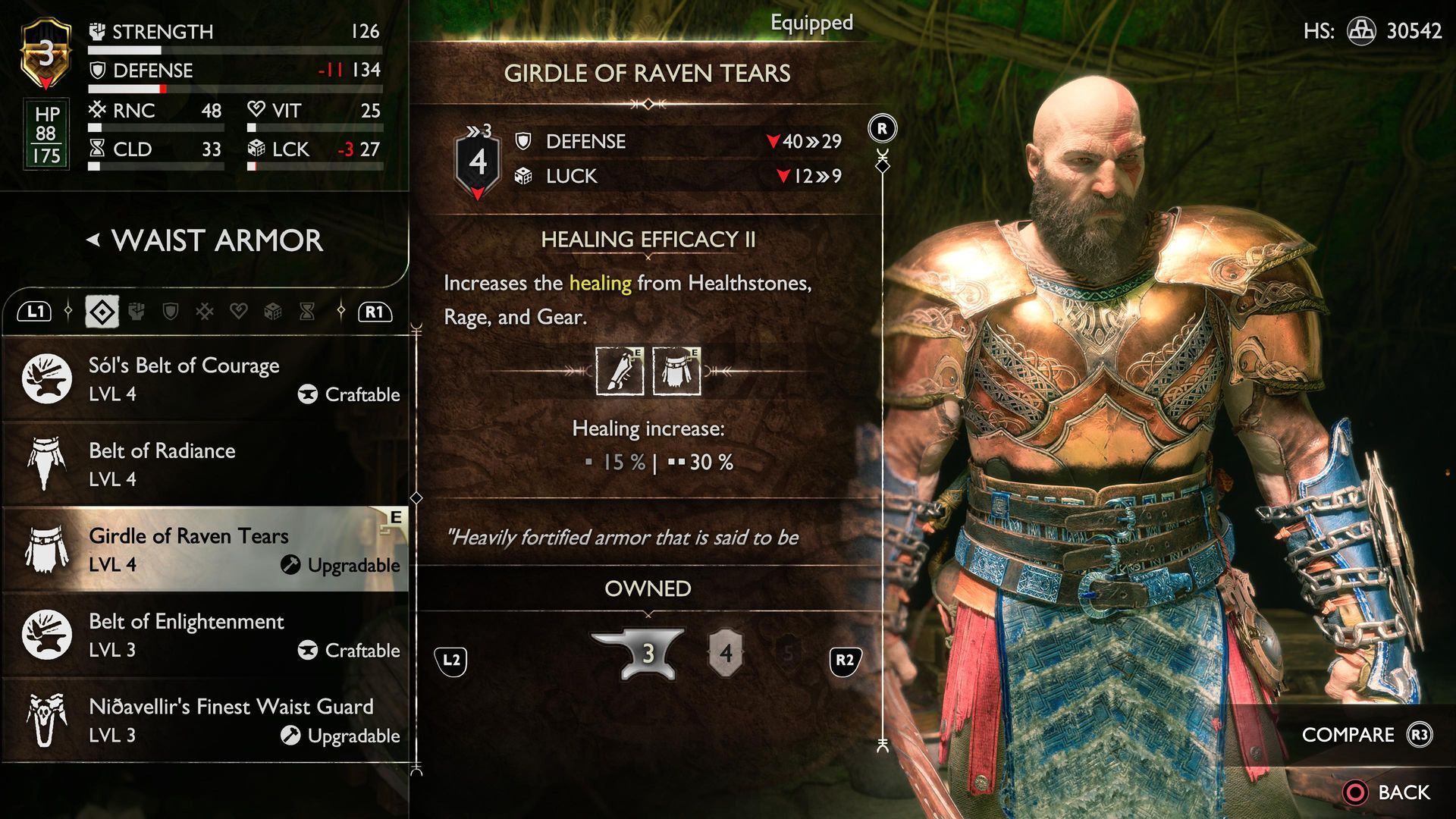Select the level 4 shield under Owned
Screen dimensions: 1456x819
click(x=726, y=654)
